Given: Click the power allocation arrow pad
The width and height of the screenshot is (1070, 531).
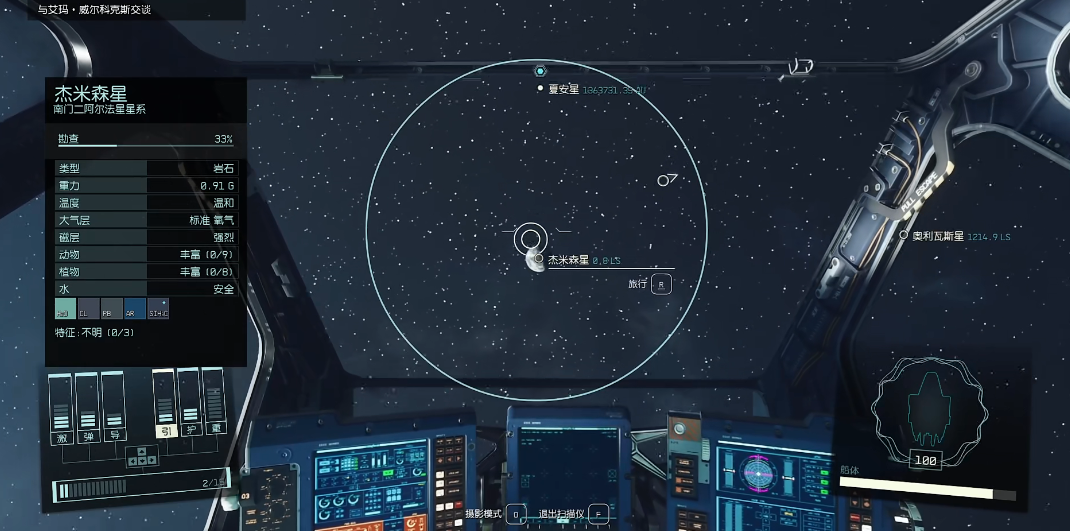Looking at the screenshot, I should click(x=141, y=456).
